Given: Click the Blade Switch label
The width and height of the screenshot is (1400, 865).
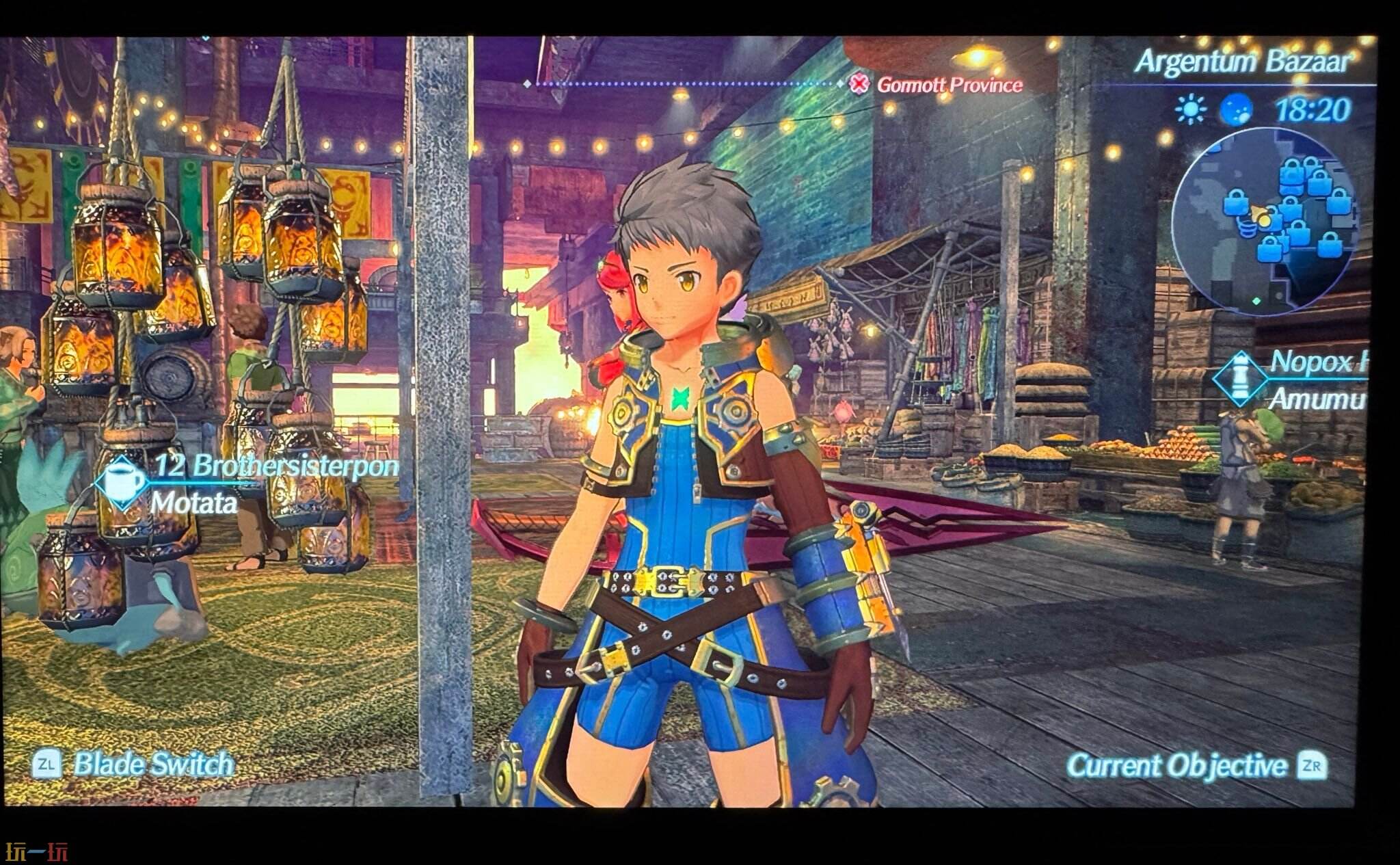Looking at the screenshot, I should point(152,764).
